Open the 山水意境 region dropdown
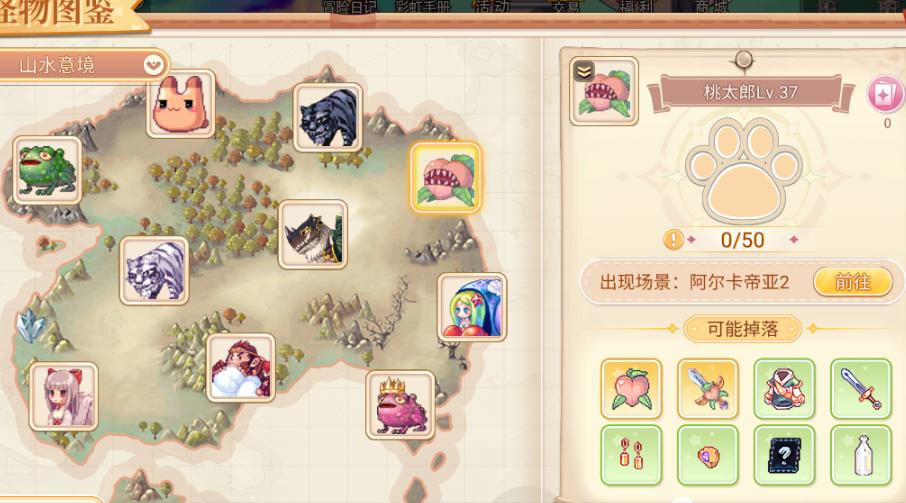 153,66
